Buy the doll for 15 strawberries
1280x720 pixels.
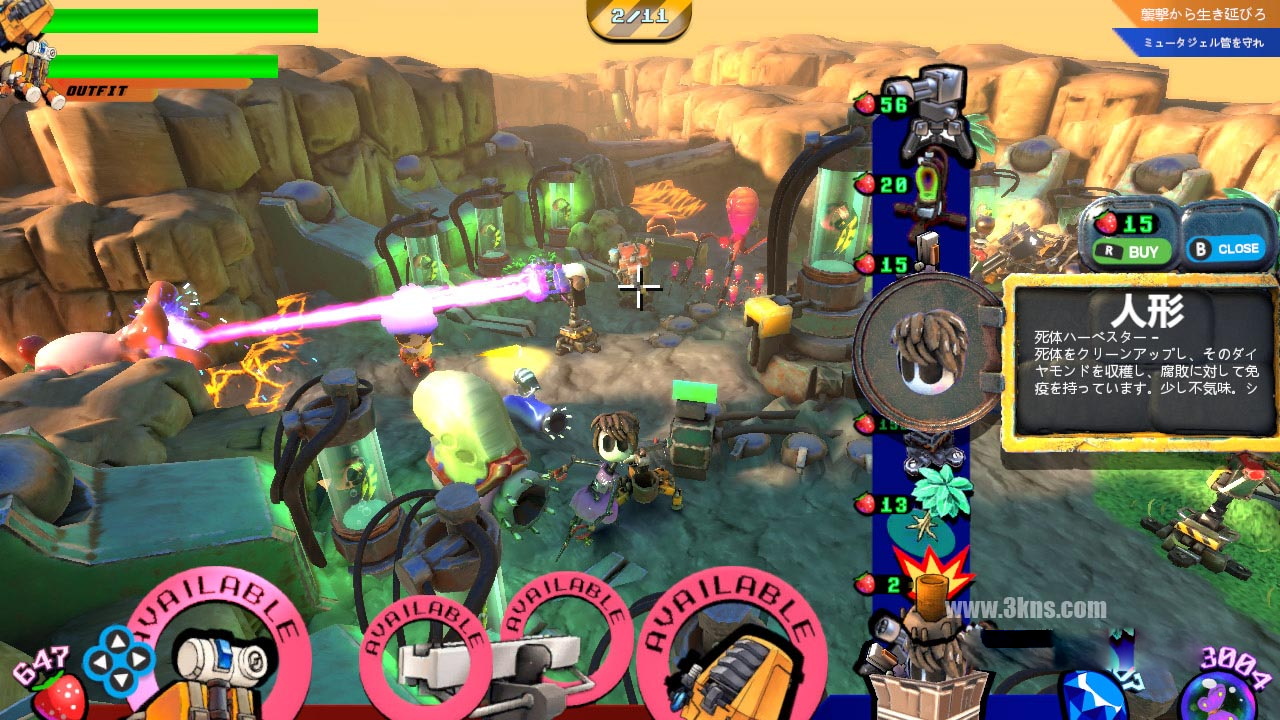coord(1131,252)
